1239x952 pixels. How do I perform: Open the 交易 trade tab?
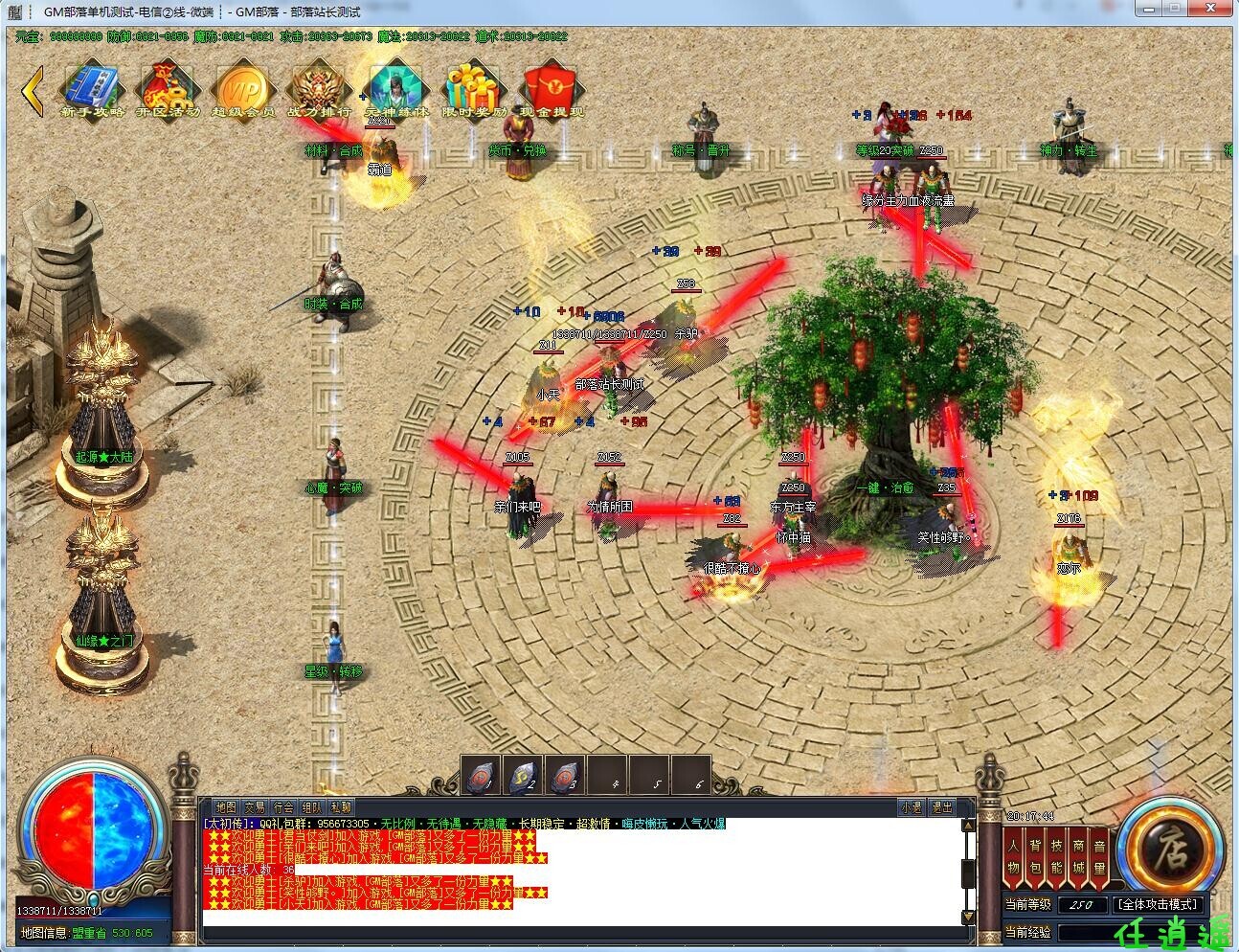pyautogui.click(x=254, y=807)
